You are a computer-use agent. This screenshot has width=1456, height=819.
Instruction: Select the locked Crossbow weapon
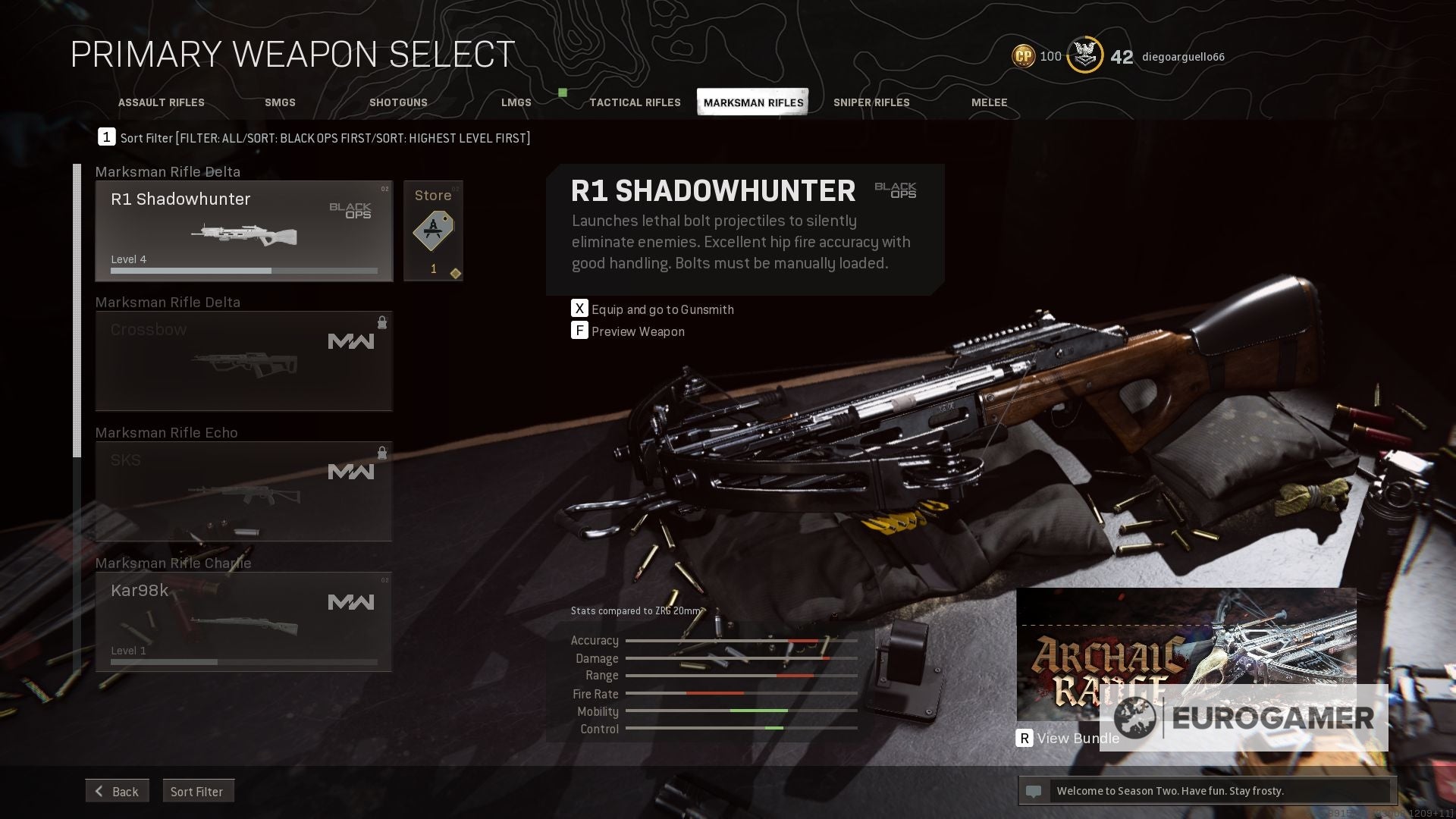243,361
